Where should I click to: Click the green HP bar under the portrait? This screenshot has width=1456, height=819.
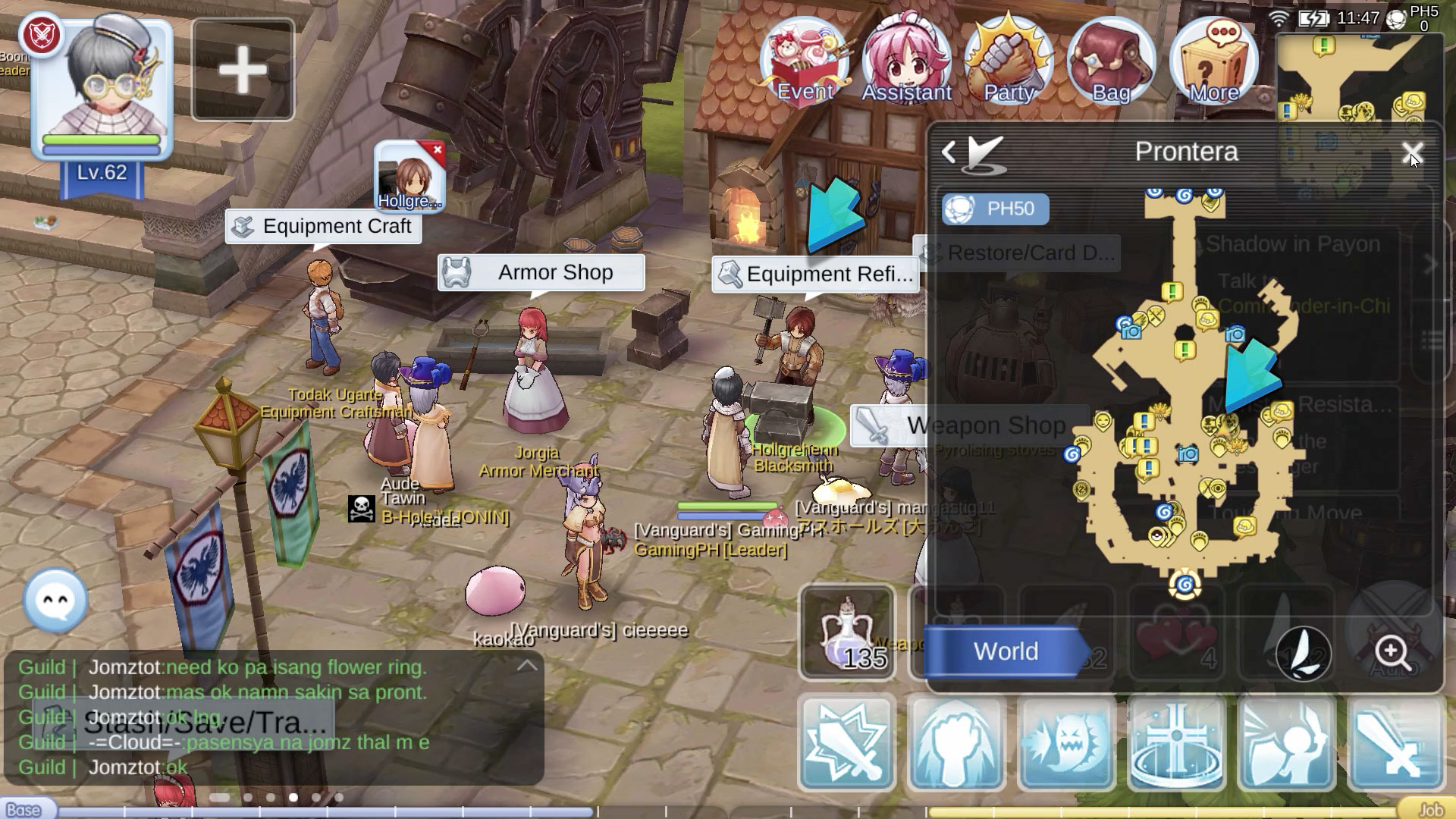[102, 140]
